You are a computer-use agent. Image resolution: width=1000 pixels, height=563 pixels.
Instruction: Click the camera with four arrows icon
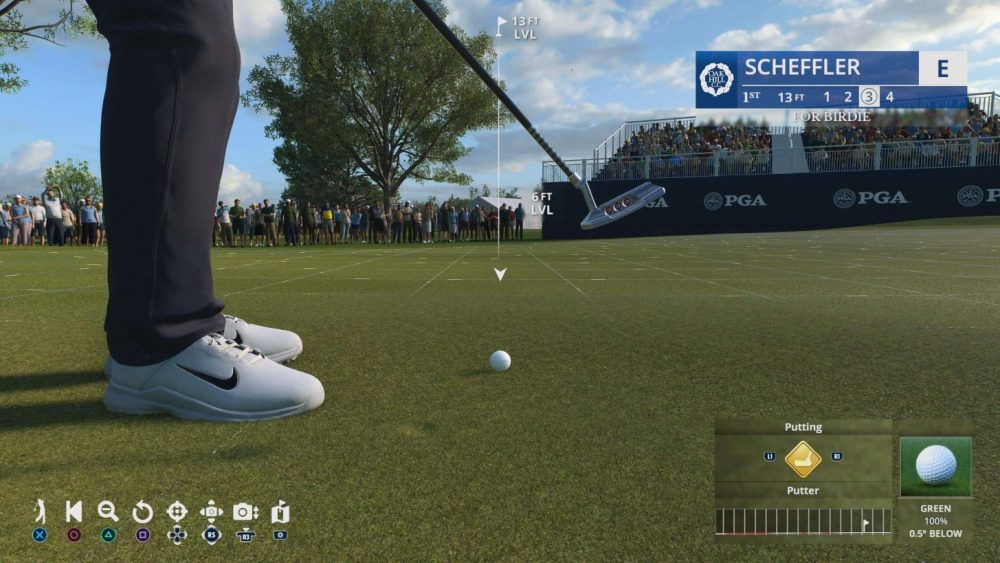211,511
